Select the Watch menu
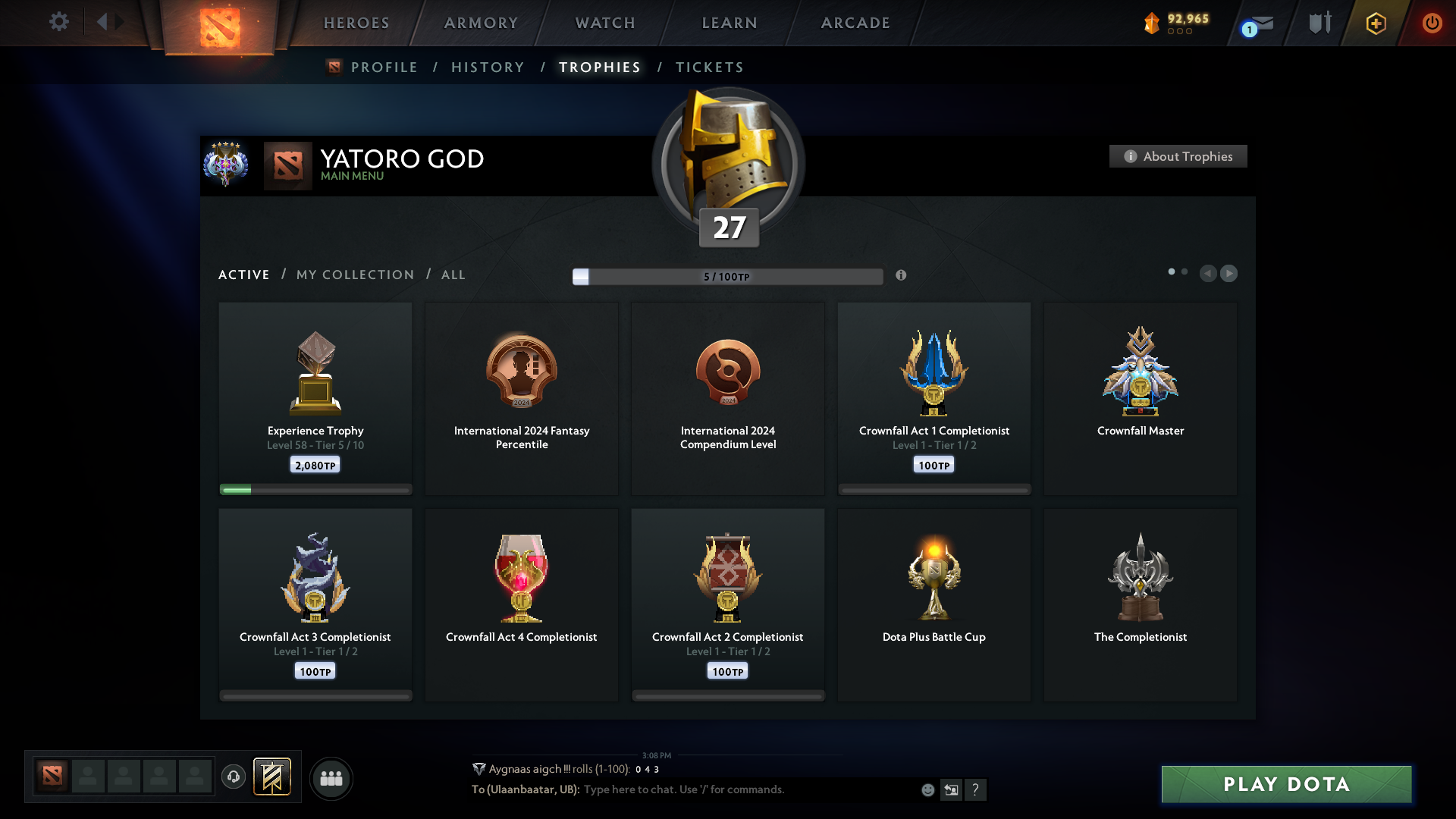1456x819 pixels. (x=605, y=23)
